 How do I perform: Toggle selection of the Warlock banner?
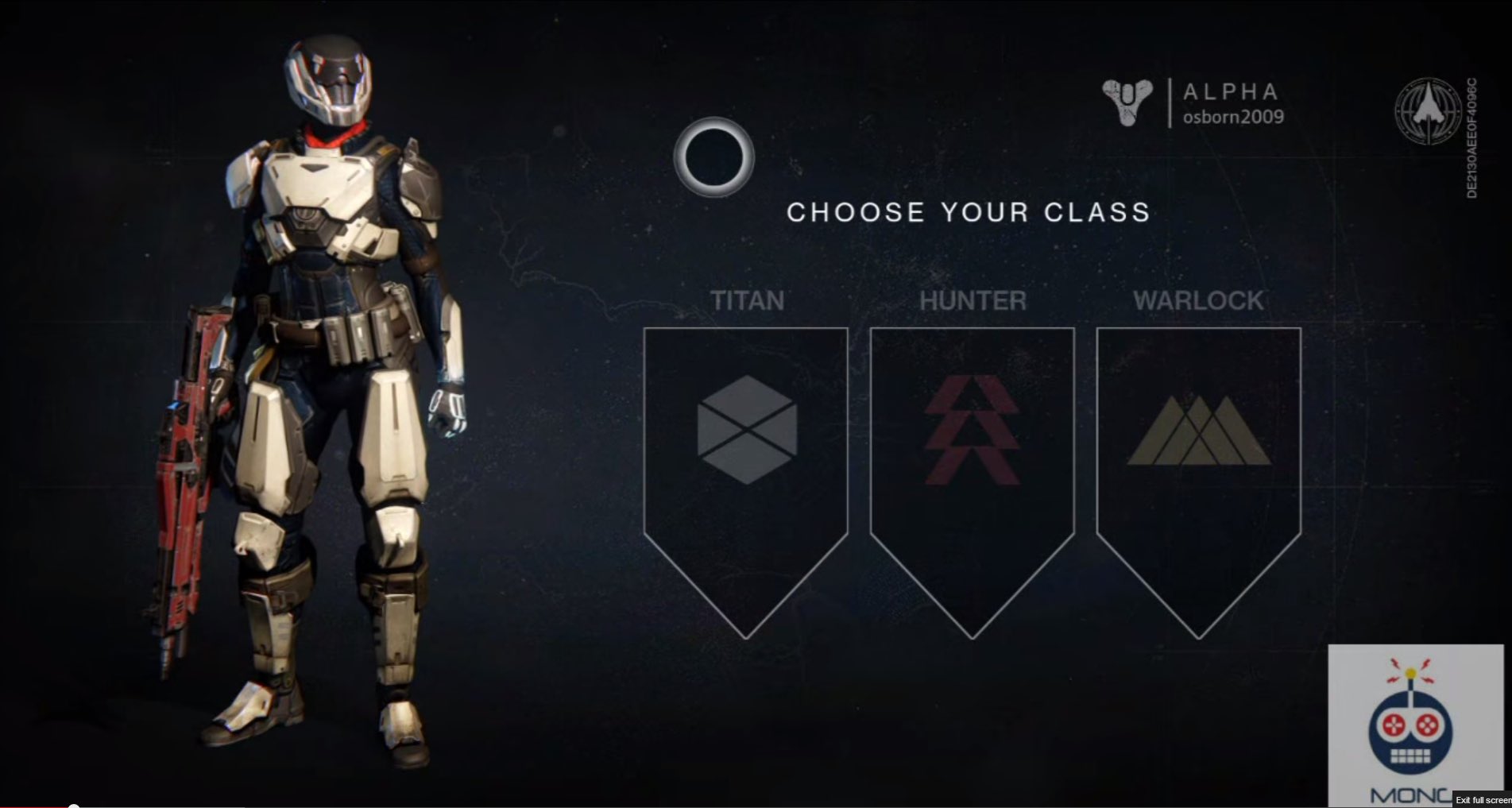[1198, 477]
